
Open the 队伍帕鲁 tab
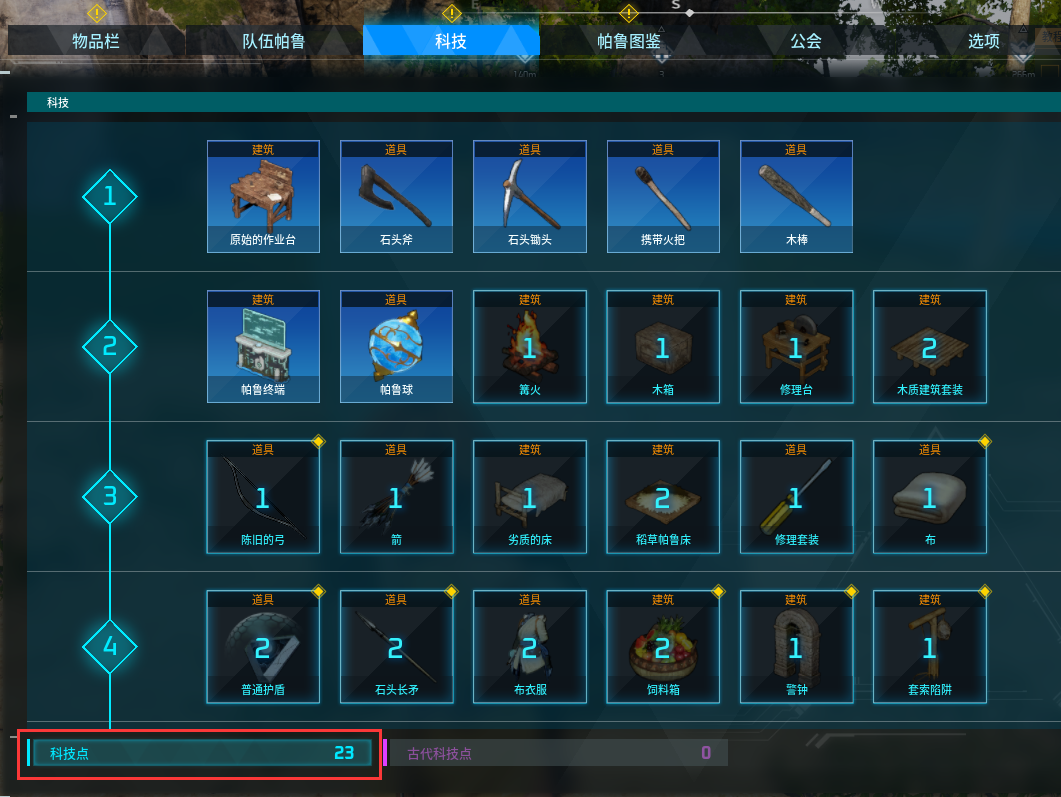(x=273, y=41)
